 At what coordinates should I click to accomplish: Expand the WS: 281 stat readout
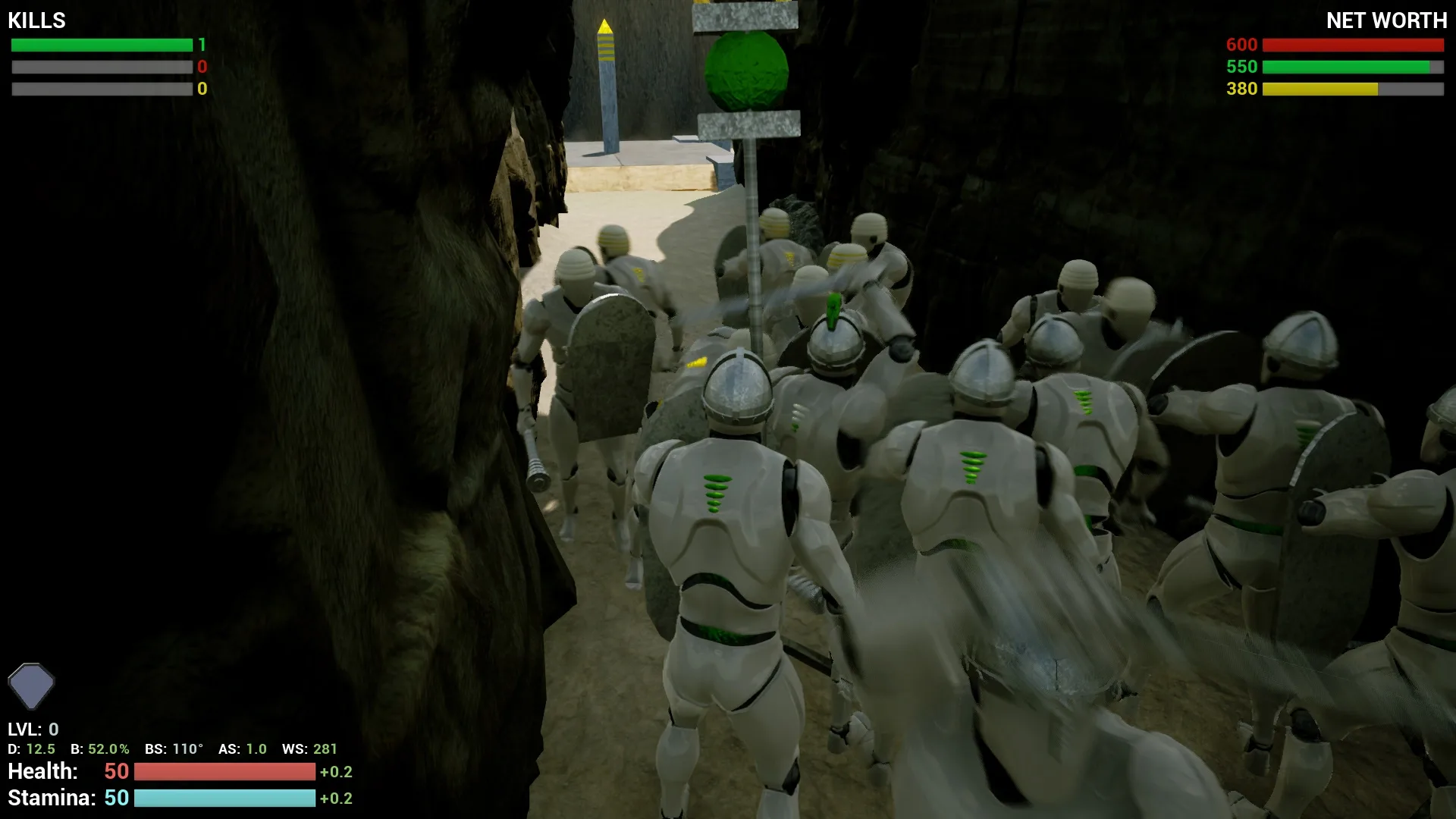point(309,748)
